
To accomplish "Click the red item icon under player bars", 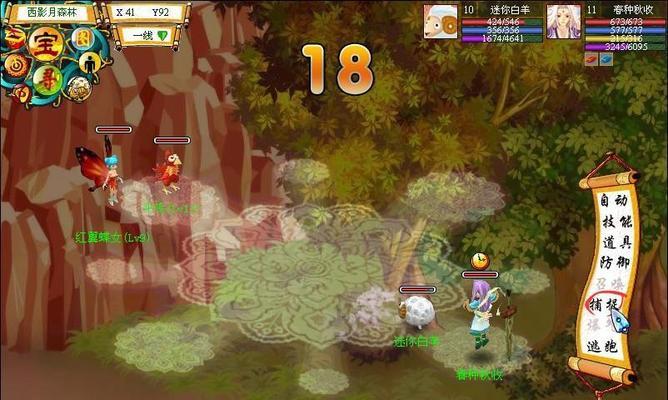I will (x=593, y=58).
